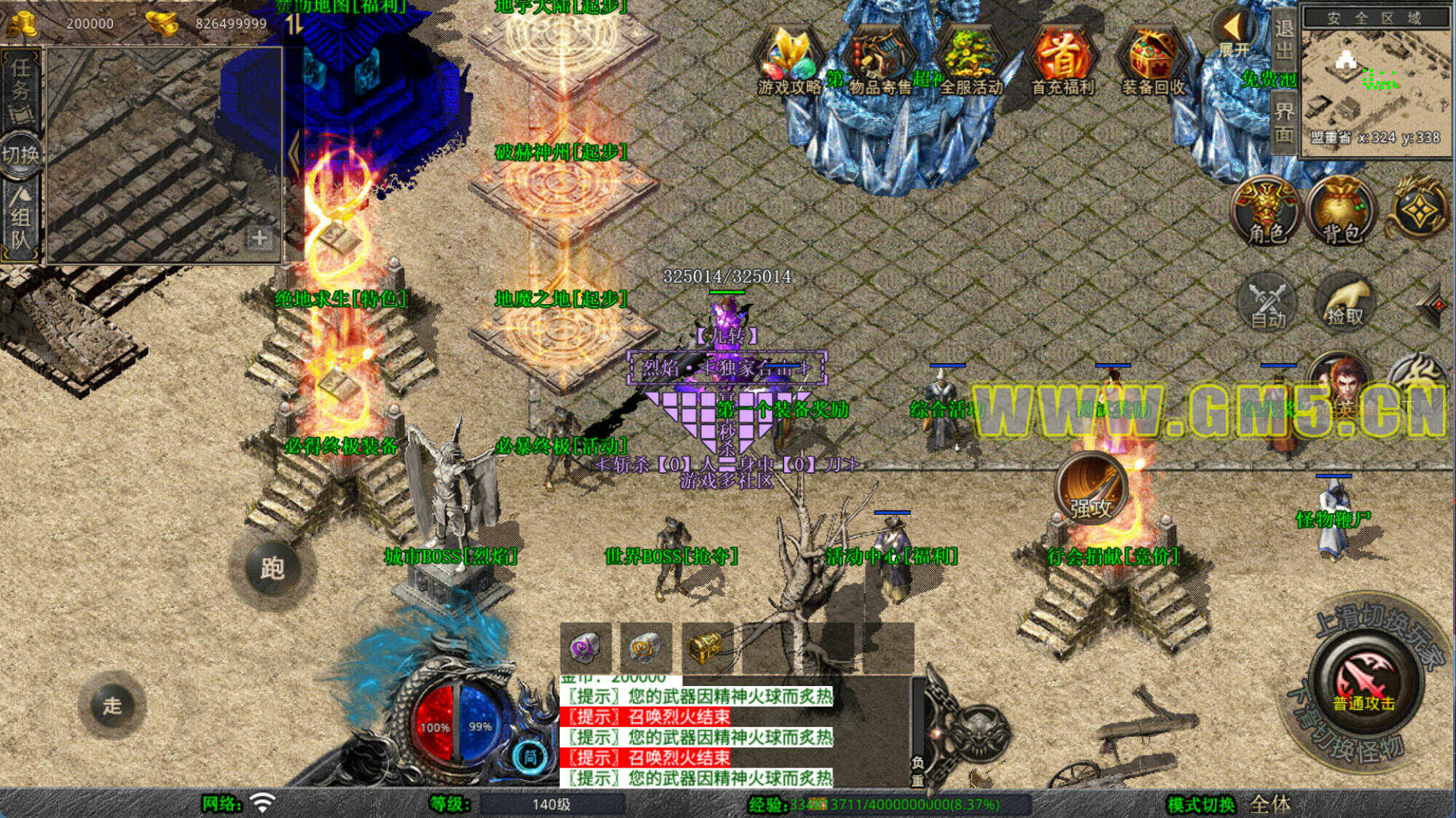Screen dimensions: 1456x818
Task: Open the 背包 backpack
Action: 1341,211
